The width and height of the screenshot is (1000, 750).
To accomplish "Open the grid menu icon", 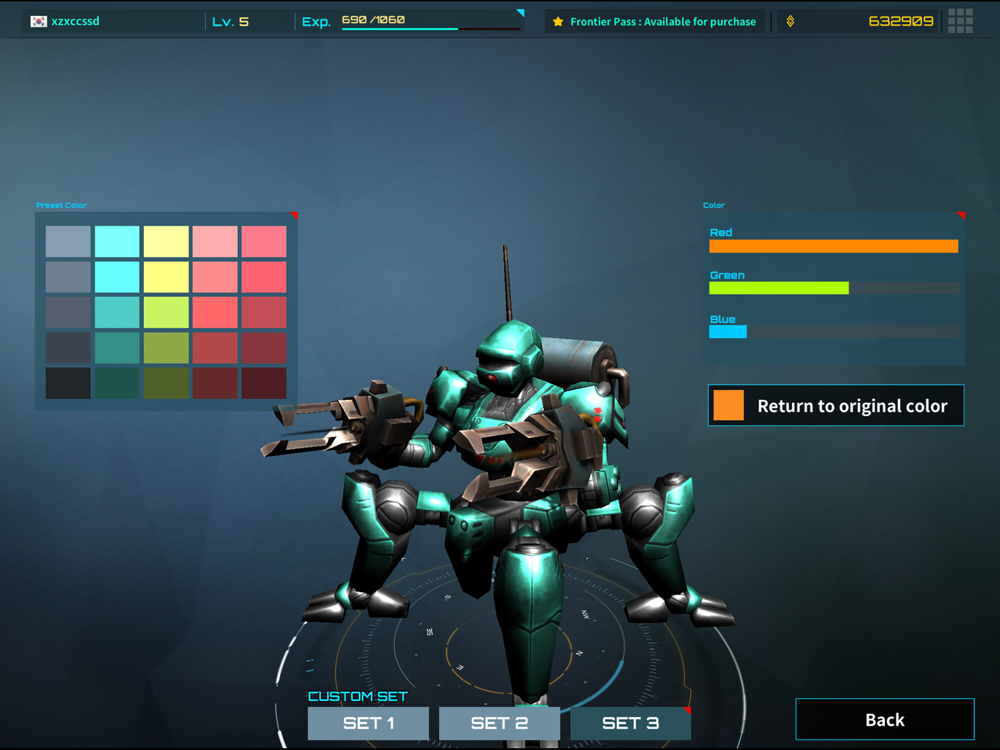I will (960, 21).
